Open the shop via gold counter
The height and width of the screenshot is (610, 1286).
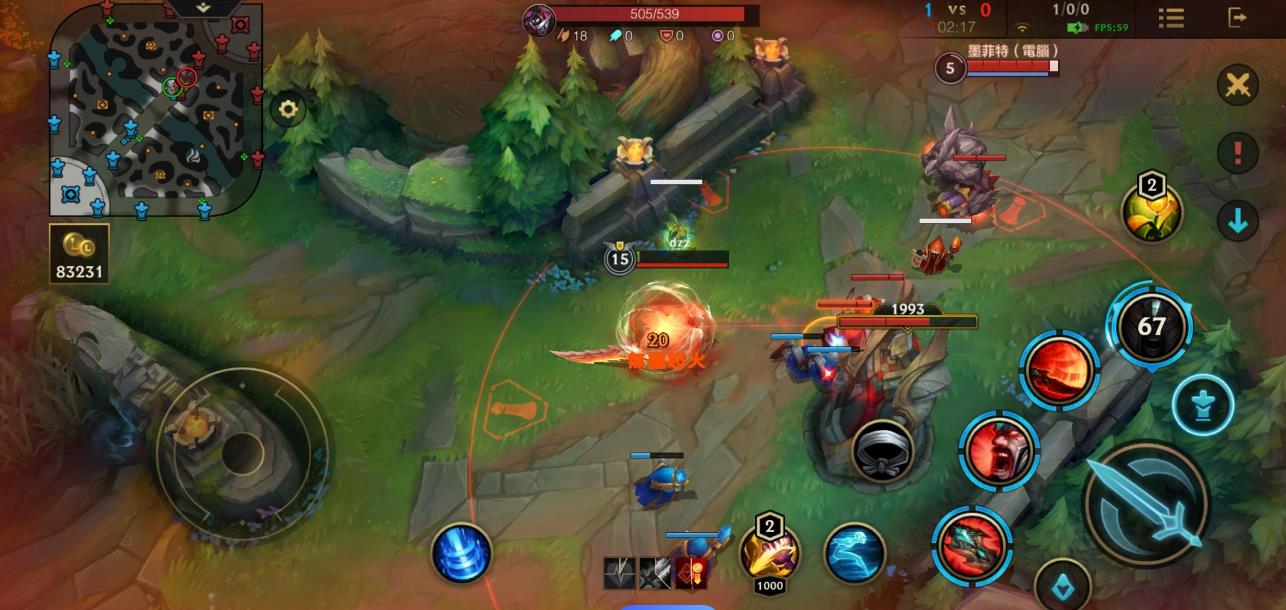(79, 254)
